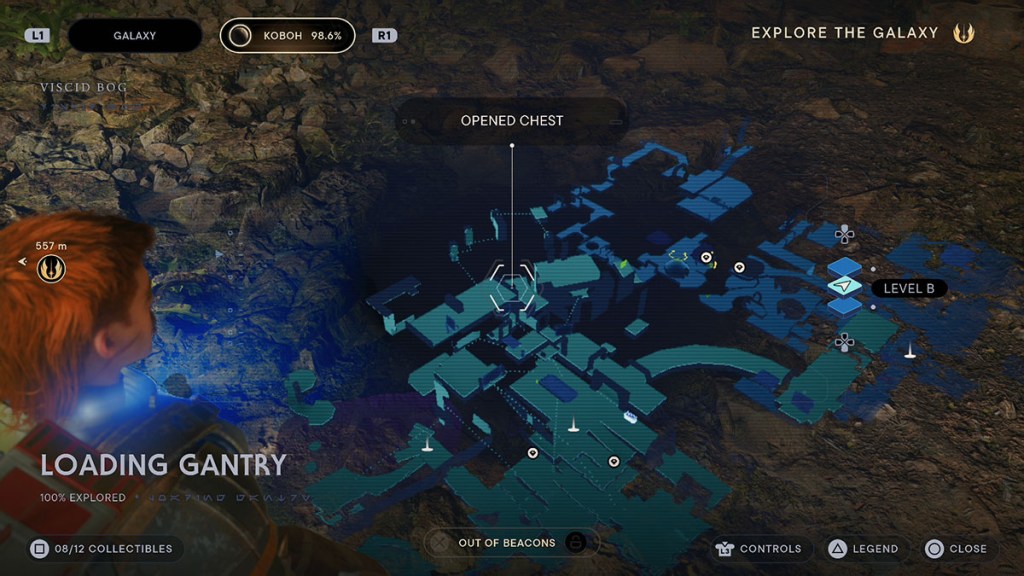
Task: Show the map Controls
Action: (x=759, y=548)
